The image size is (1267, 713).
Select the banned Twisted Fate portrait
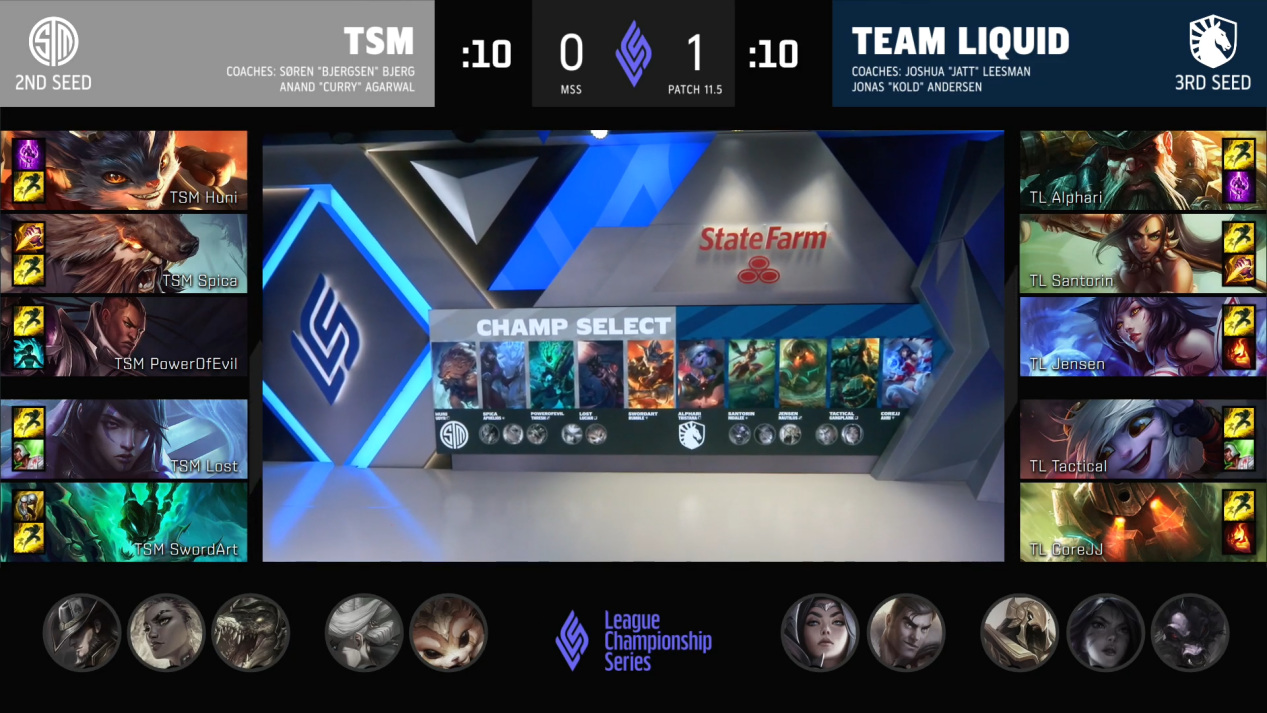[82, 633]
